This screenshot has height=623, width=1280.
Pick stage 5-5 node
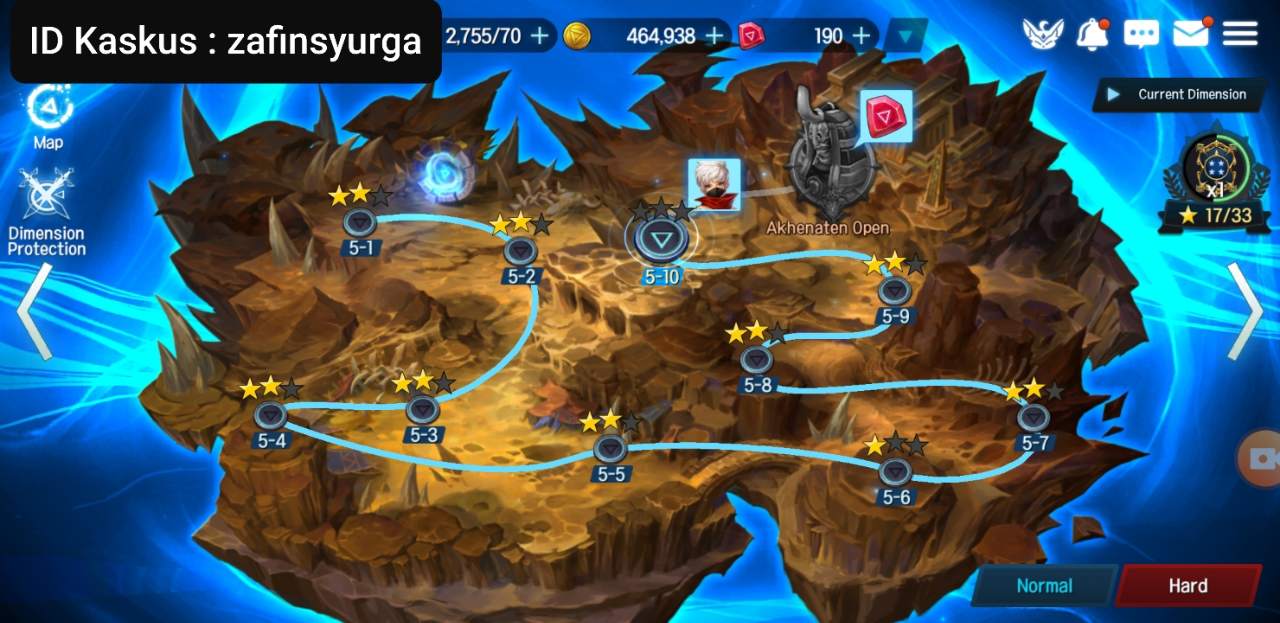tap(610, 448)
